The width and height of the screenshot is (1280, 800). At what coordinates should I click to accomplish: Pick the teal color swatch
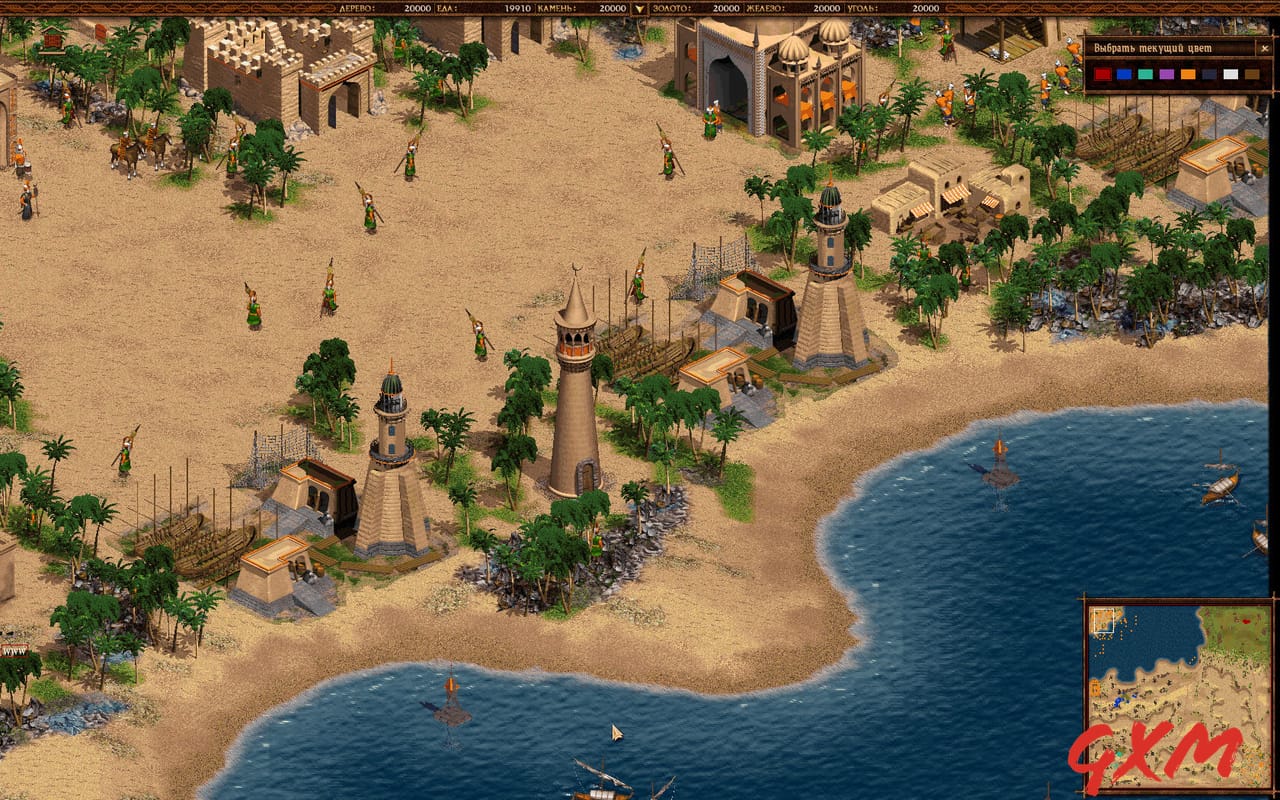(1145, 74)
